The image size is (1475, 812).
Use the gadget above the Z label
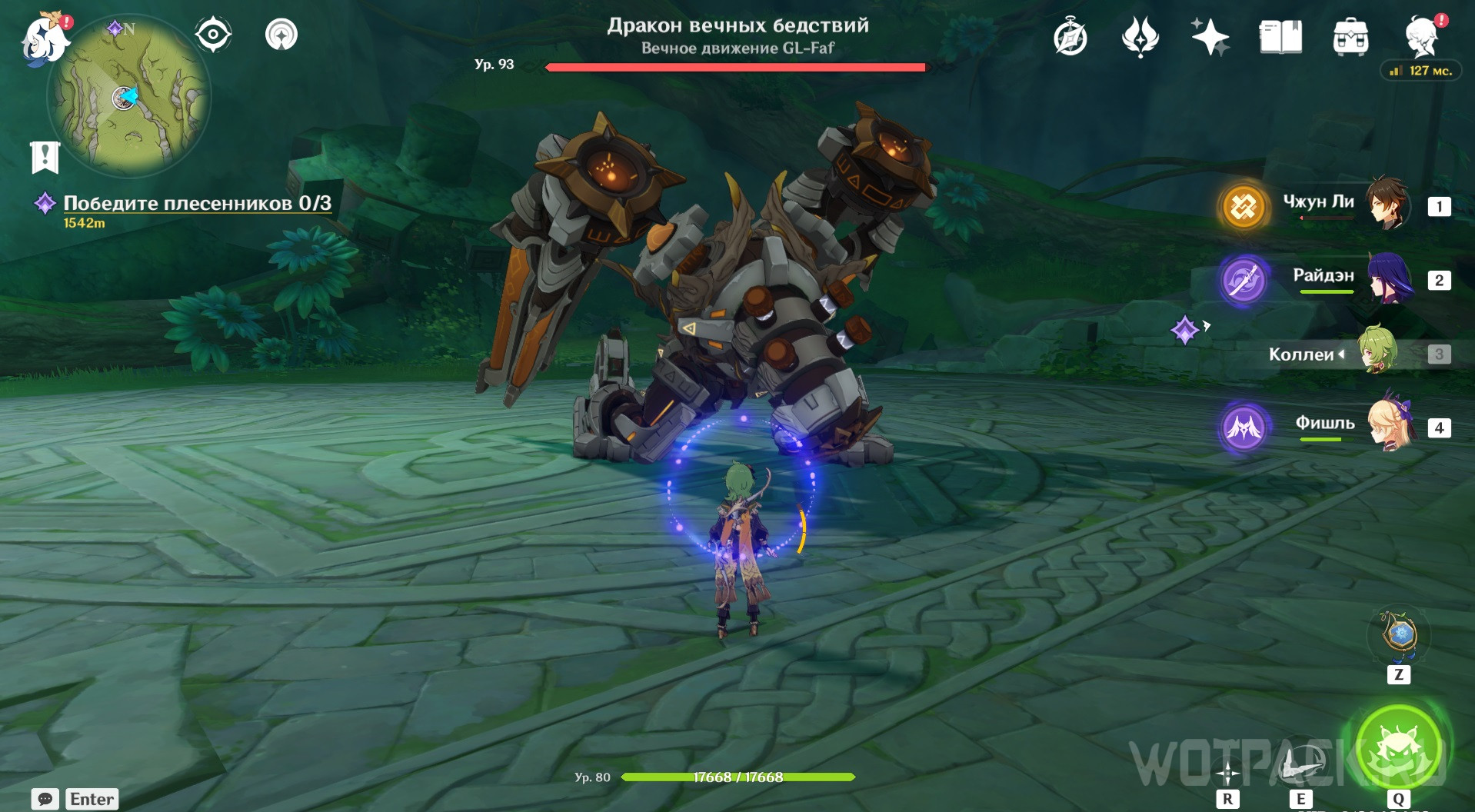tap(1399, 635)
